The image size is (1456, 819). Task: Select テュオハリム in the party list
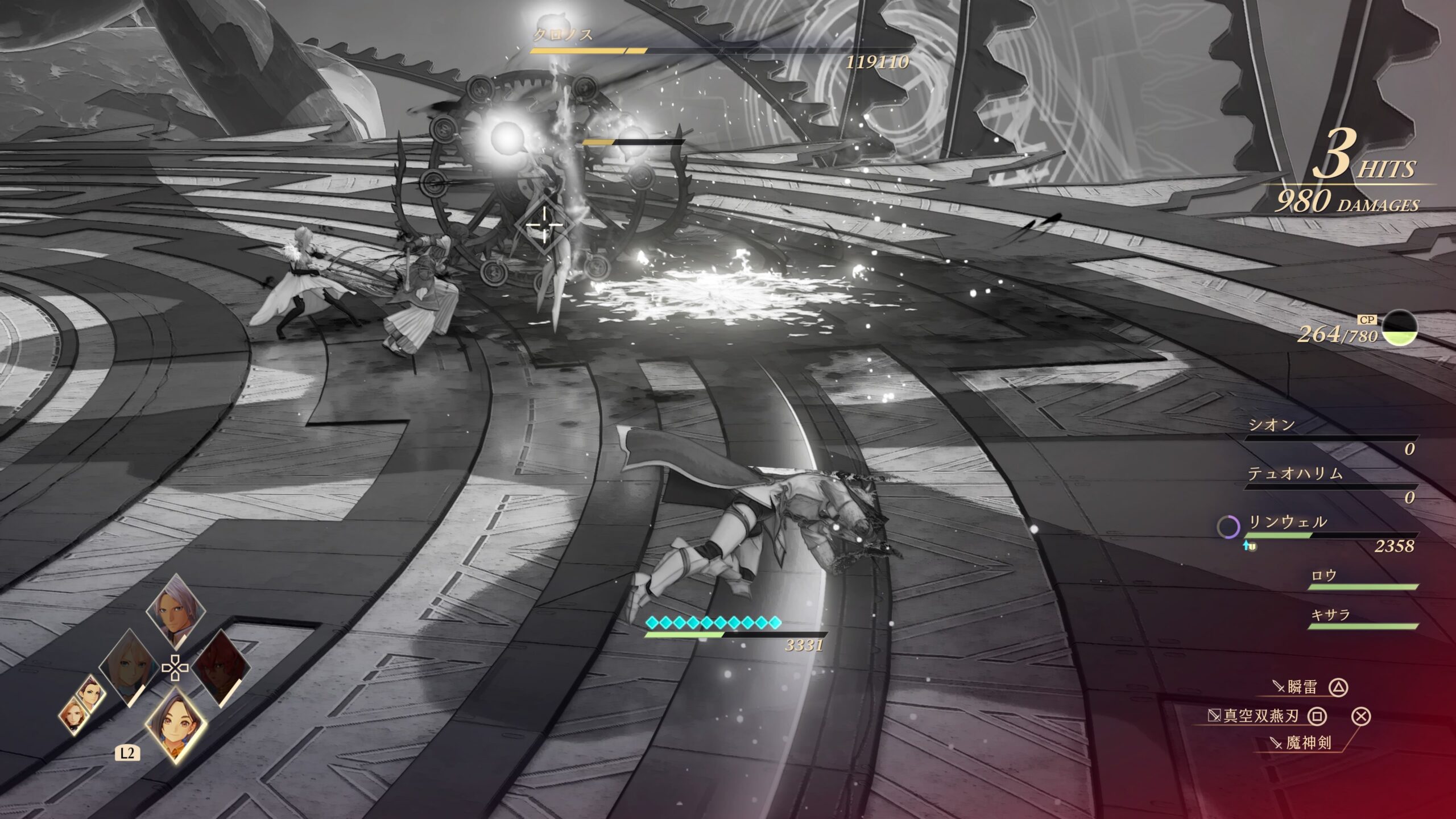click(1295, 473)
